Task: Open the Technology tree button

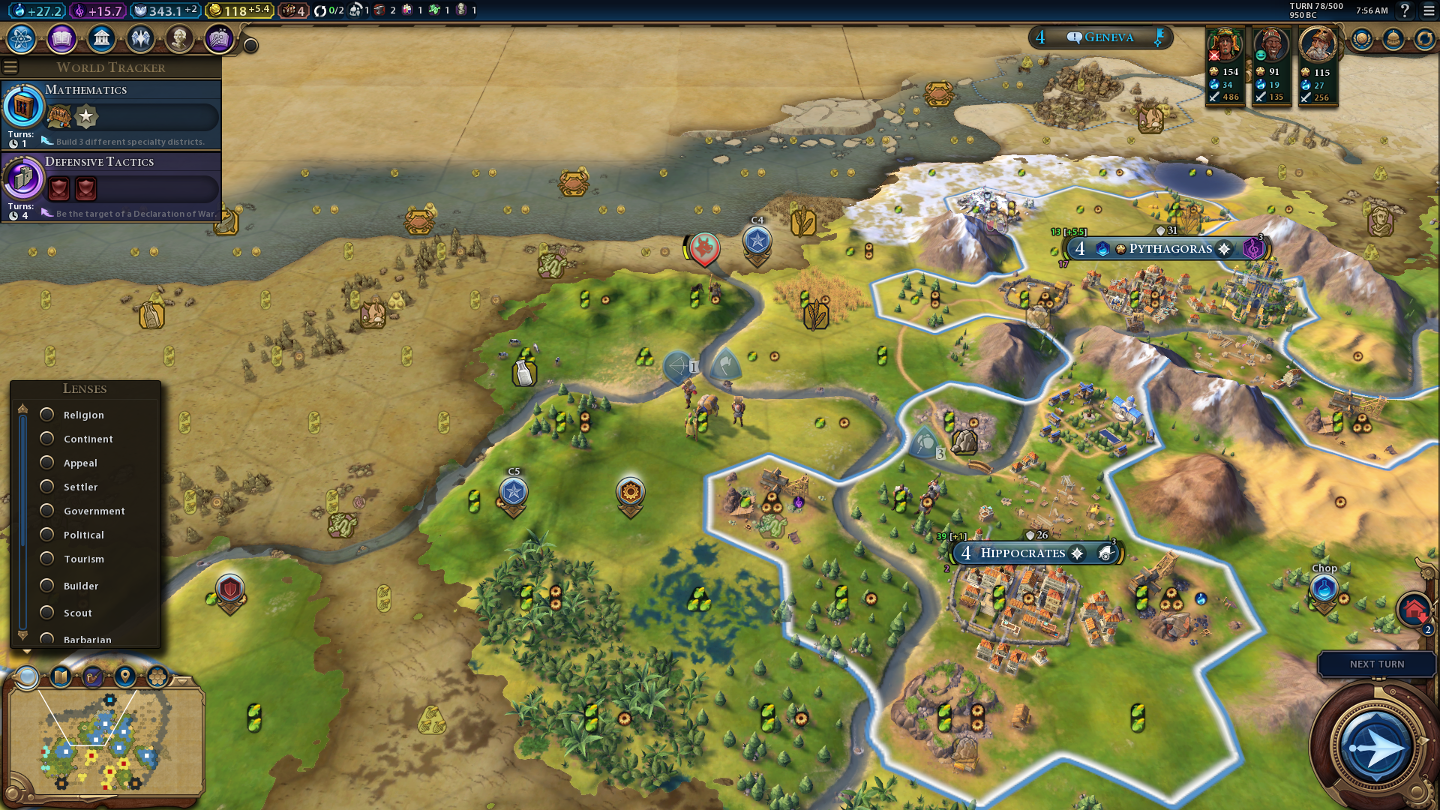Action: point(22,39)
